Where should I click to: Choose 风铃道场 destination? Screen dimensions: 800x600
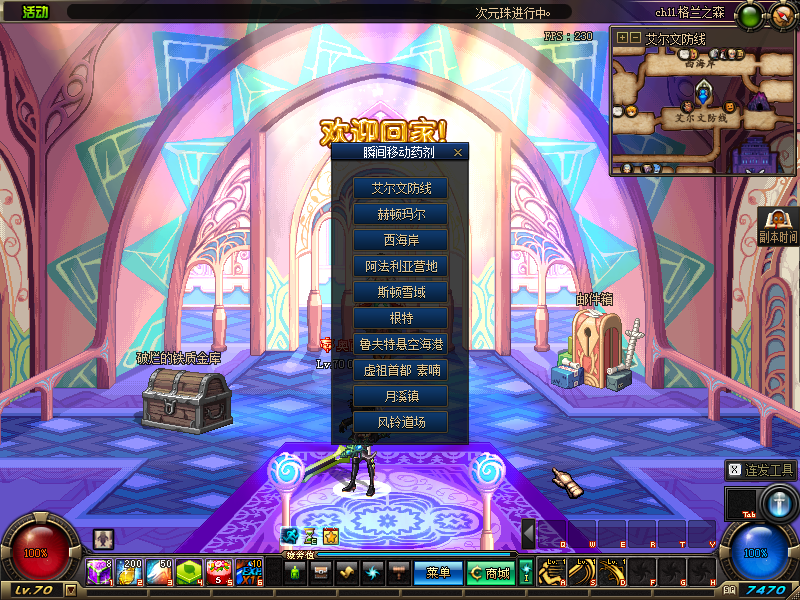[400, 422]
